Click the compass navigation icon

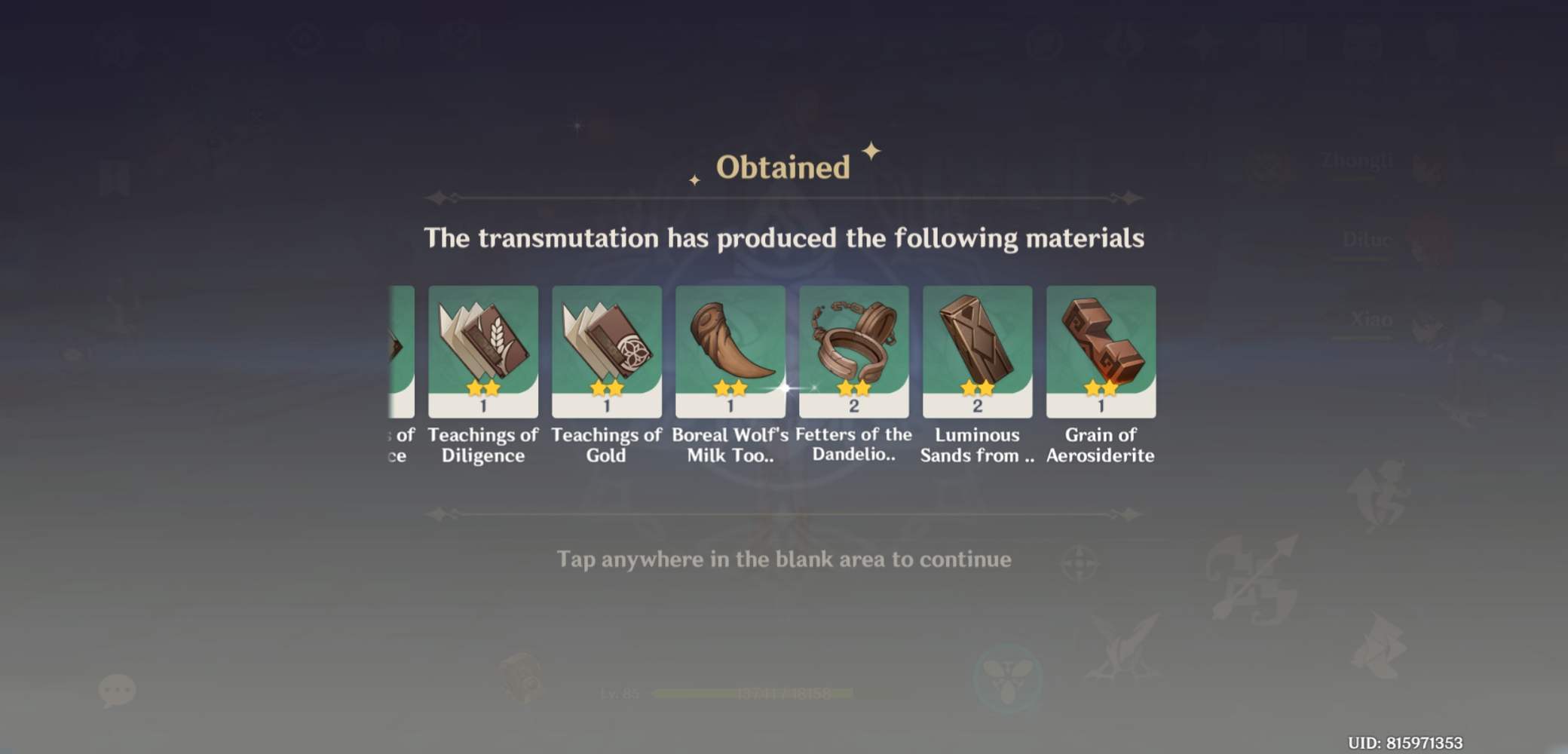[1080, 563]
